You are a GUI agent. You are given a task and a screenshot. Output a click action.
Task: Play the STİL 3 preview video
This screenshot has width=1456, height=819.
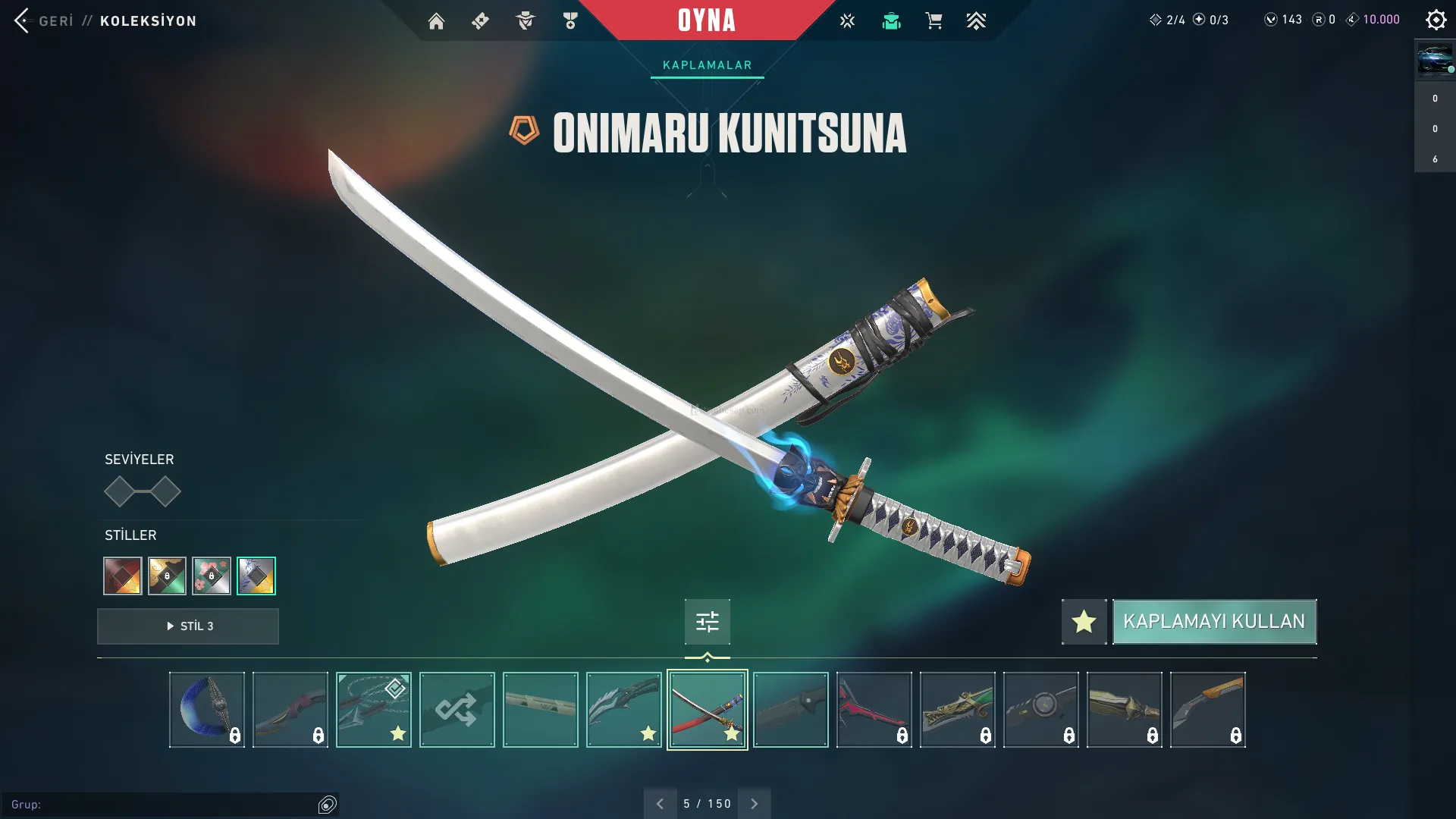point(188,626)
